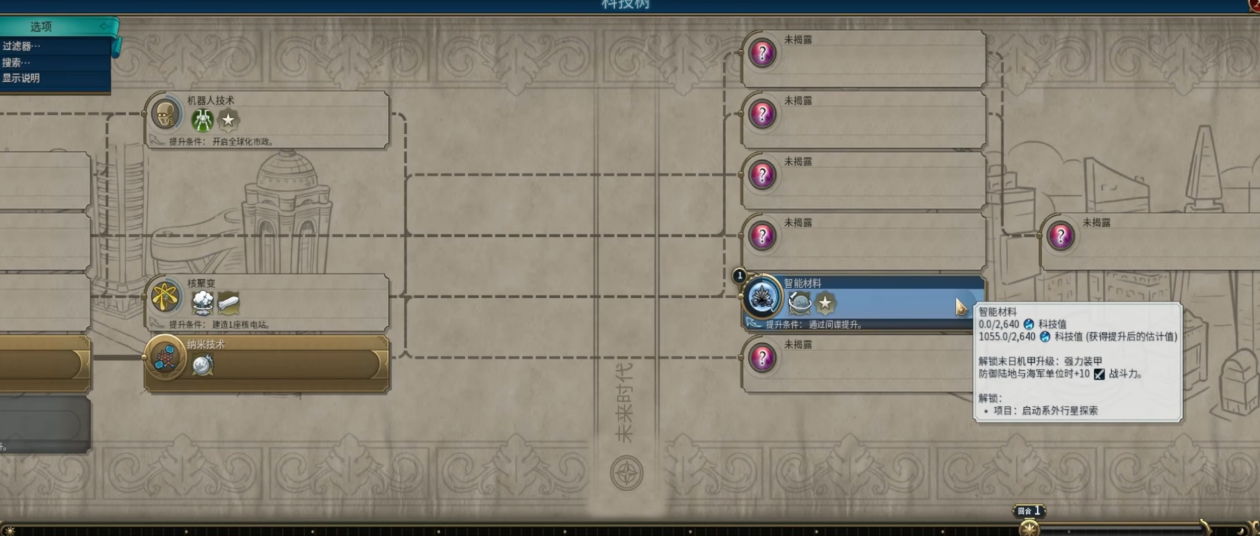
Task: Choose the 搜索 search option
Action: (17, 62)
